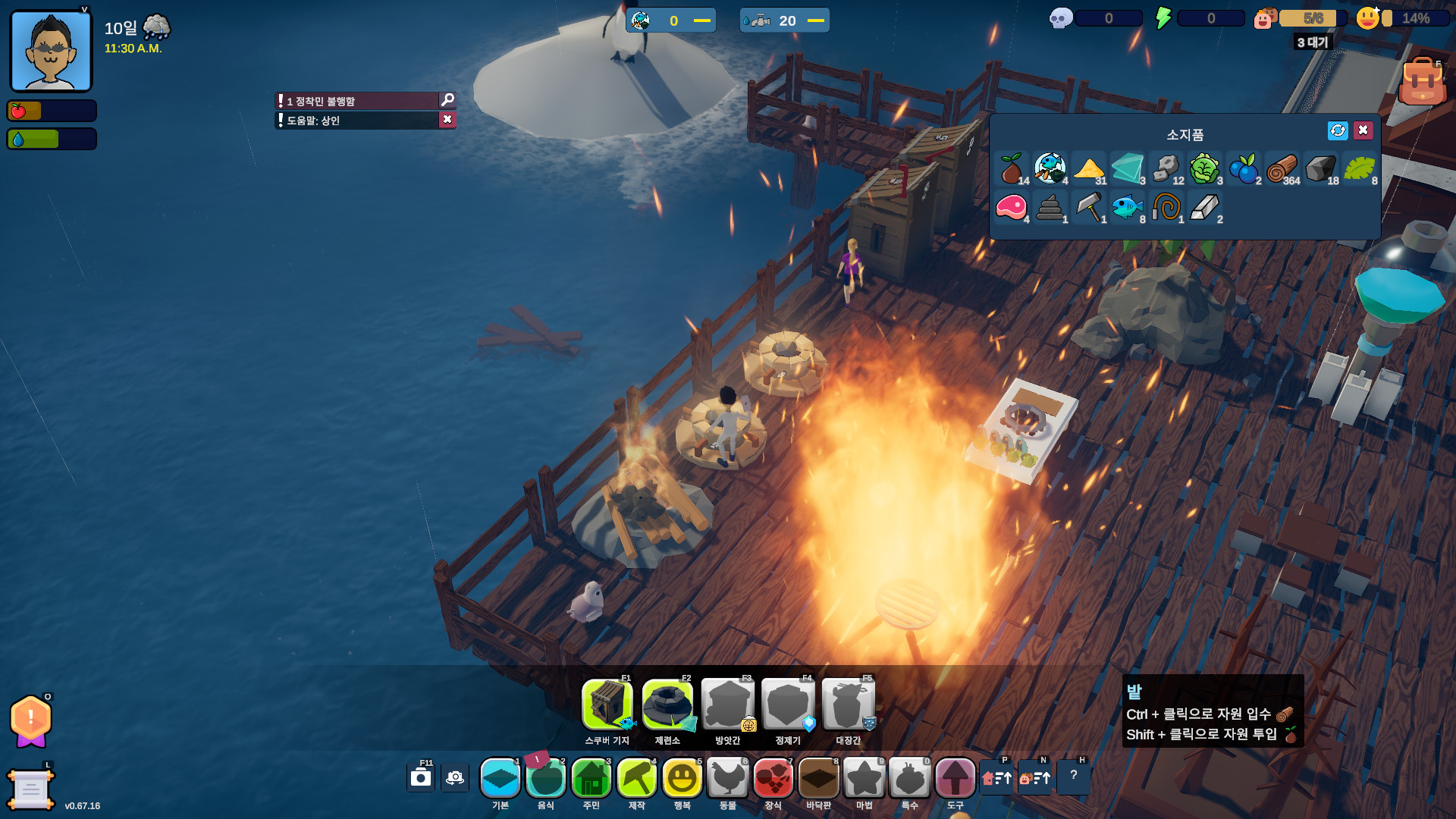Open the 기본 build category

click(500, 778)
